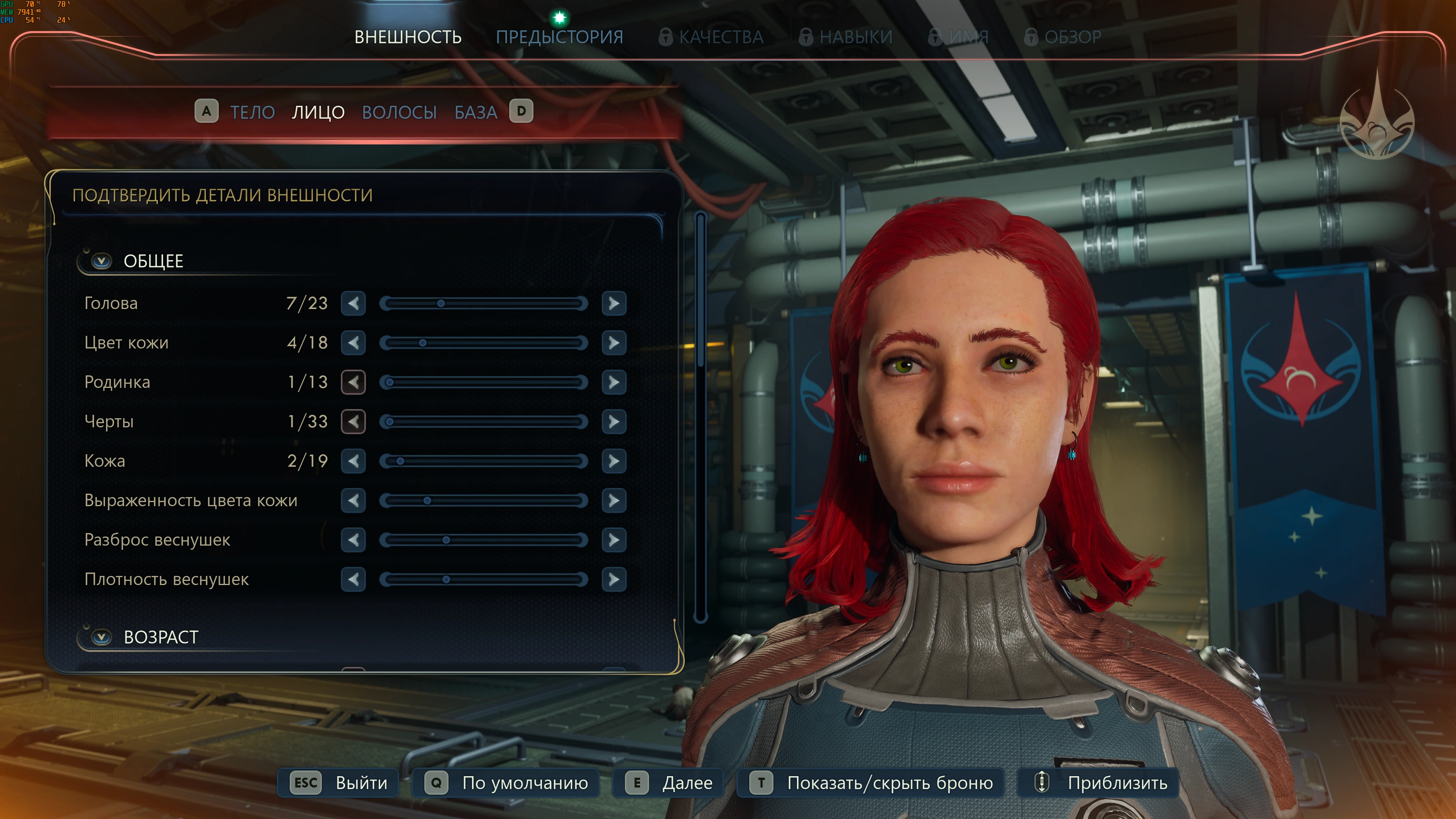Increase Разброс веснушек with right arrow

pos(614,540)
